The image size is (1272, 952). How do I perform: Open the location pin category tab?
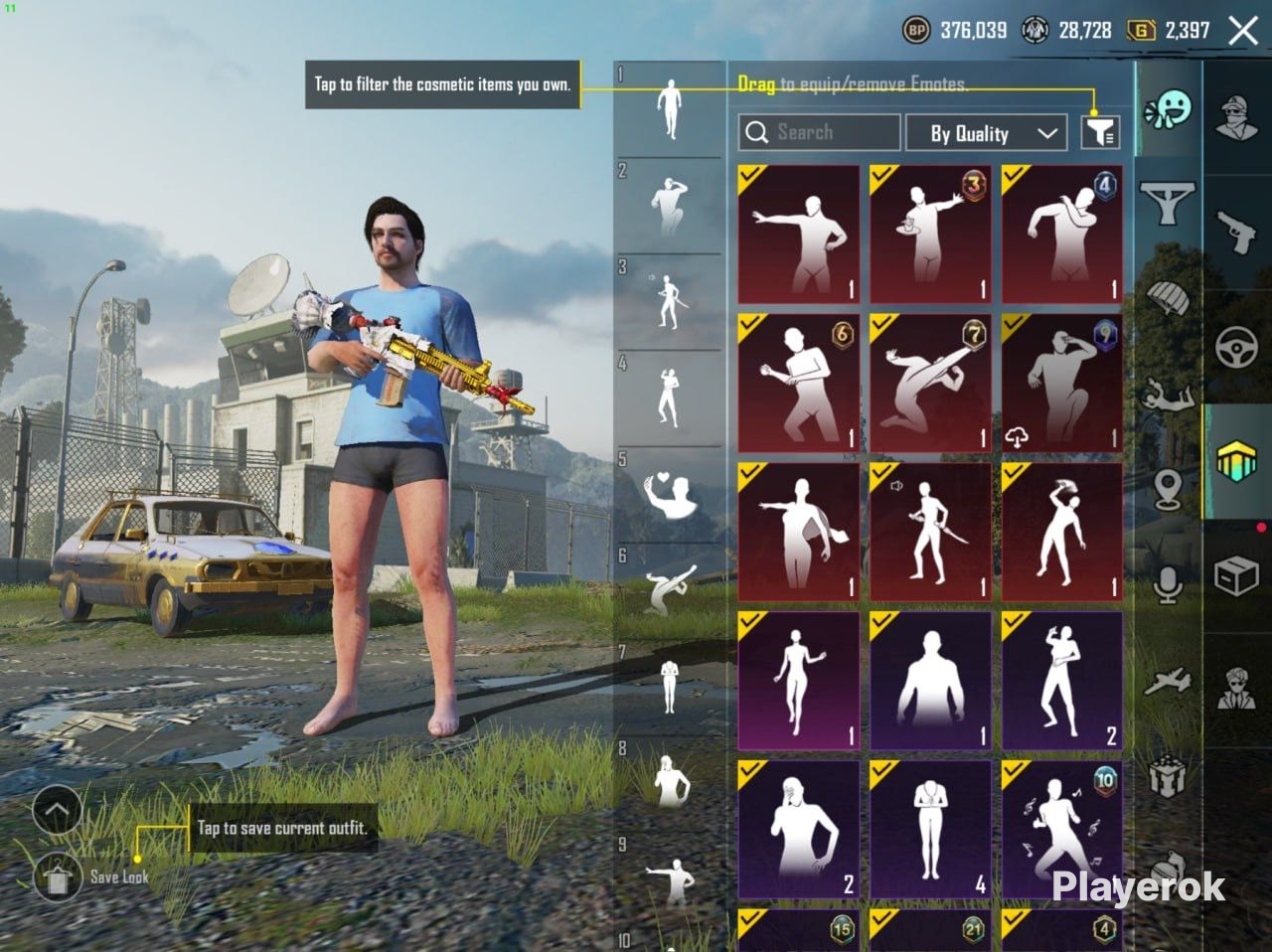point(1168,488)
